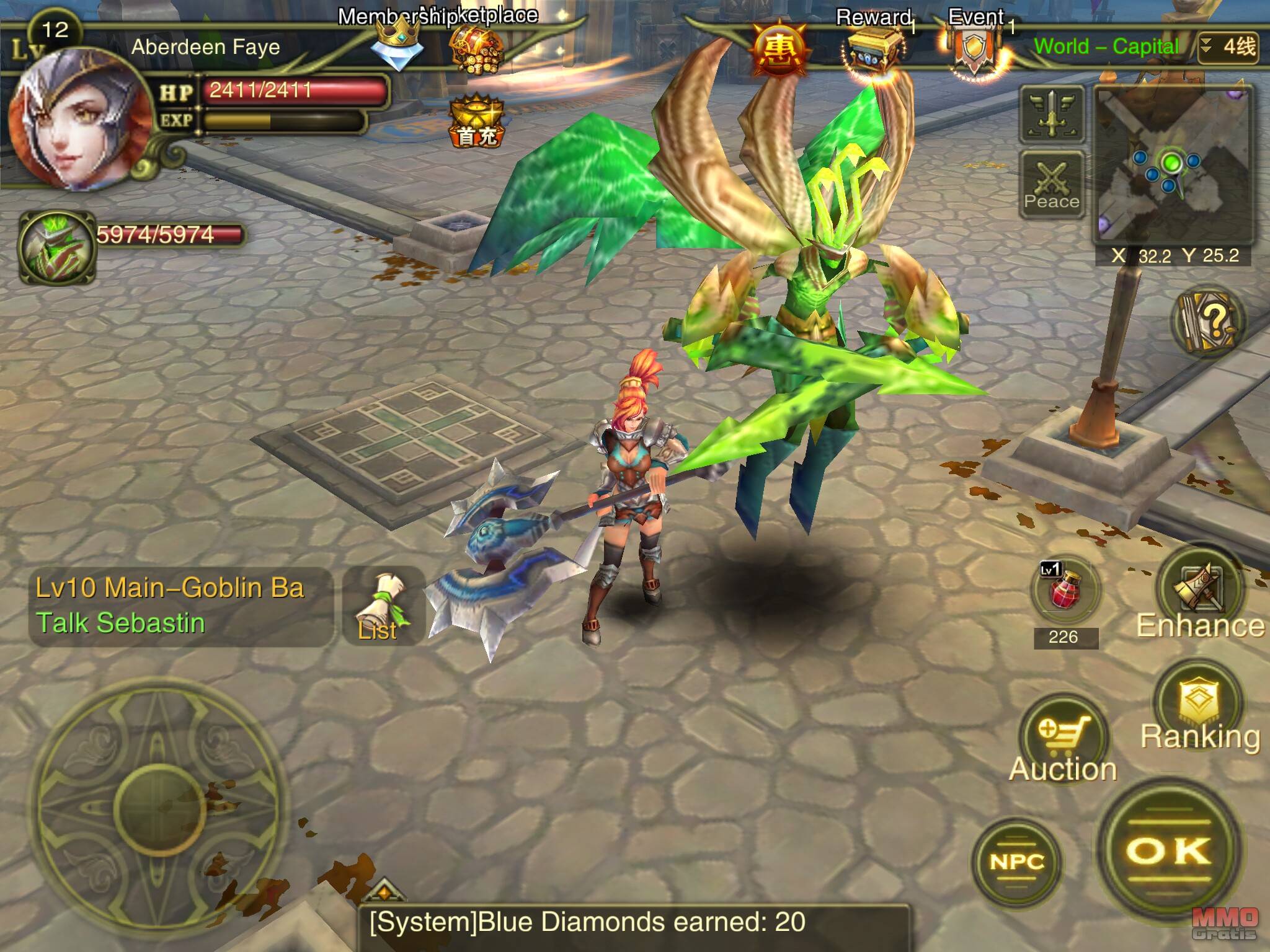Toggle the Peace combat mode button
Screen dimensions: 1270x952
coord(1052,184)
